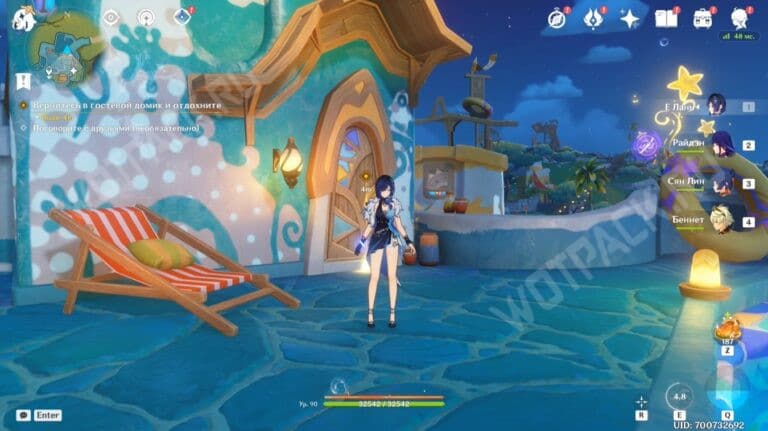Open the battle pass icon
The image size is (768, 431).
coord(594,17)
